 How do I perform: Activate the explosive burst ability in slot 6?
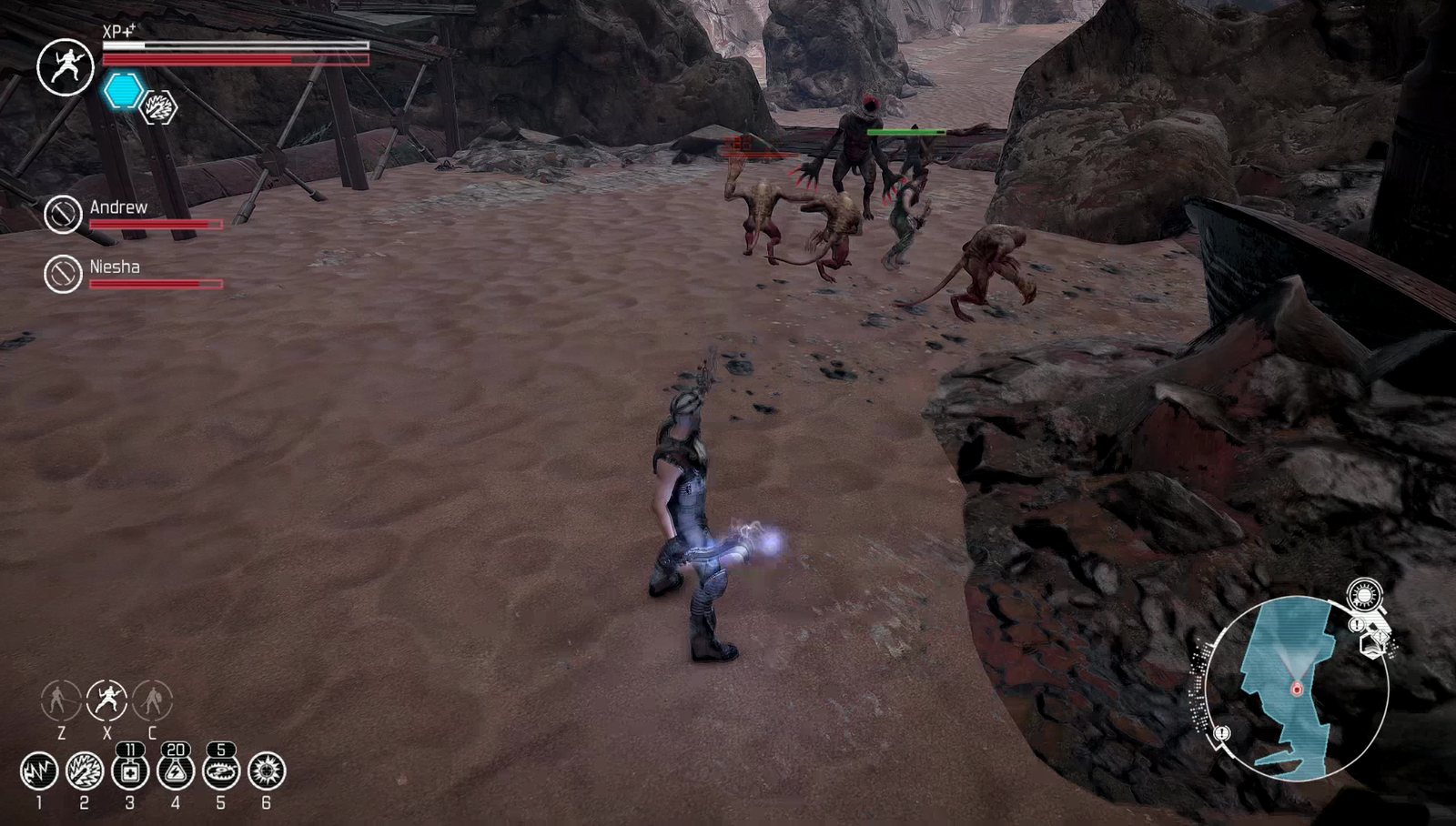pos(267,771)
